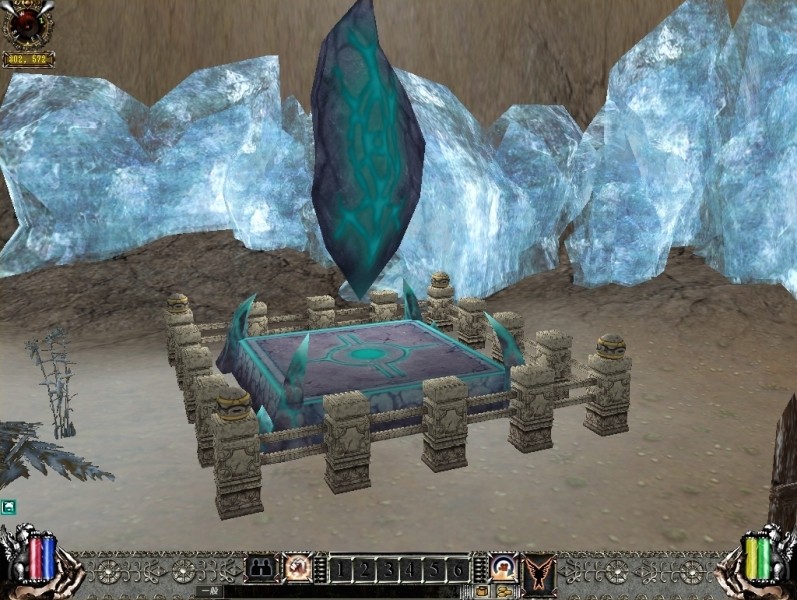Open the compass minimap
This screenshot has width=797, height=600.
coord(27,24)
